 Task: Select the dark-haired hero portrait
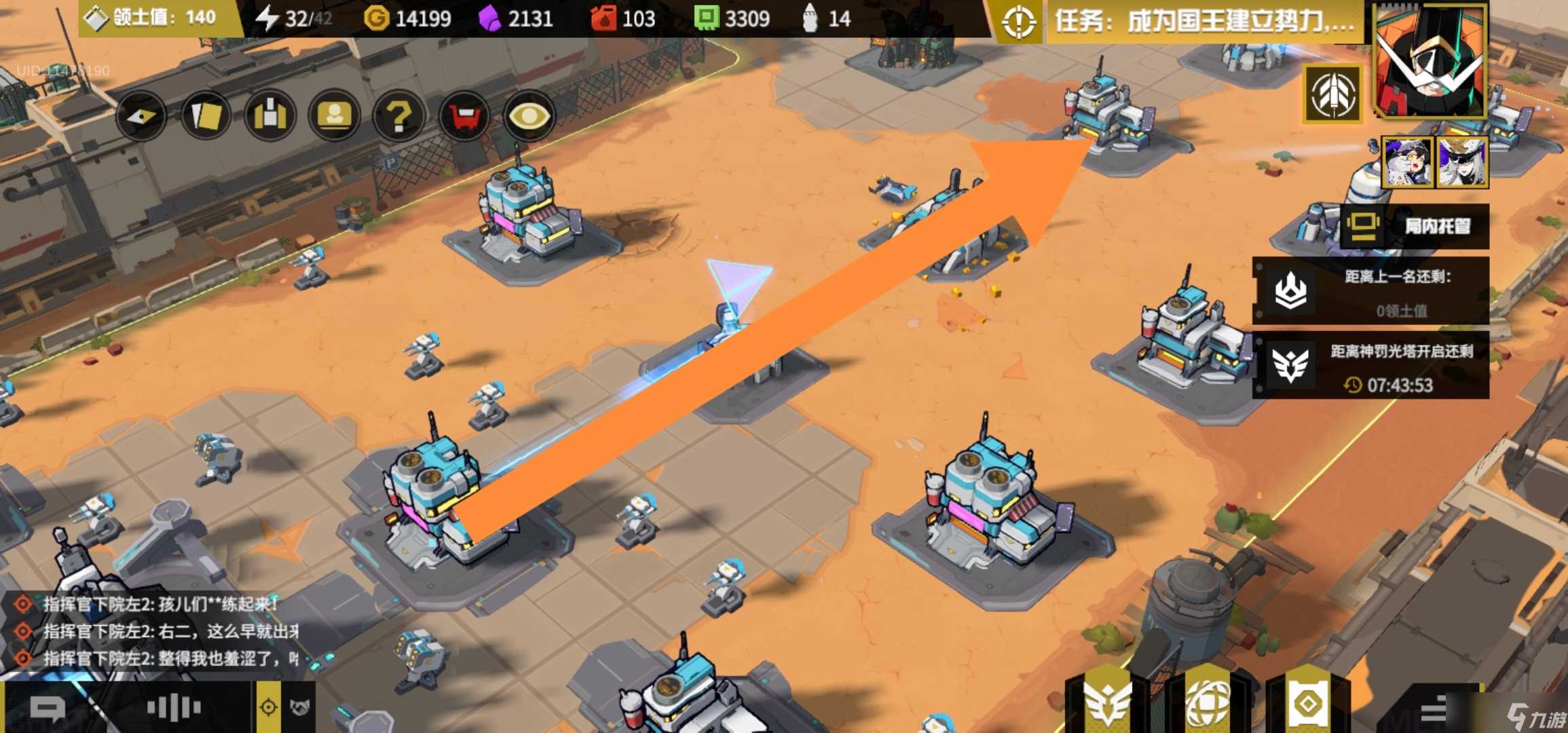tap(1408, 162)
